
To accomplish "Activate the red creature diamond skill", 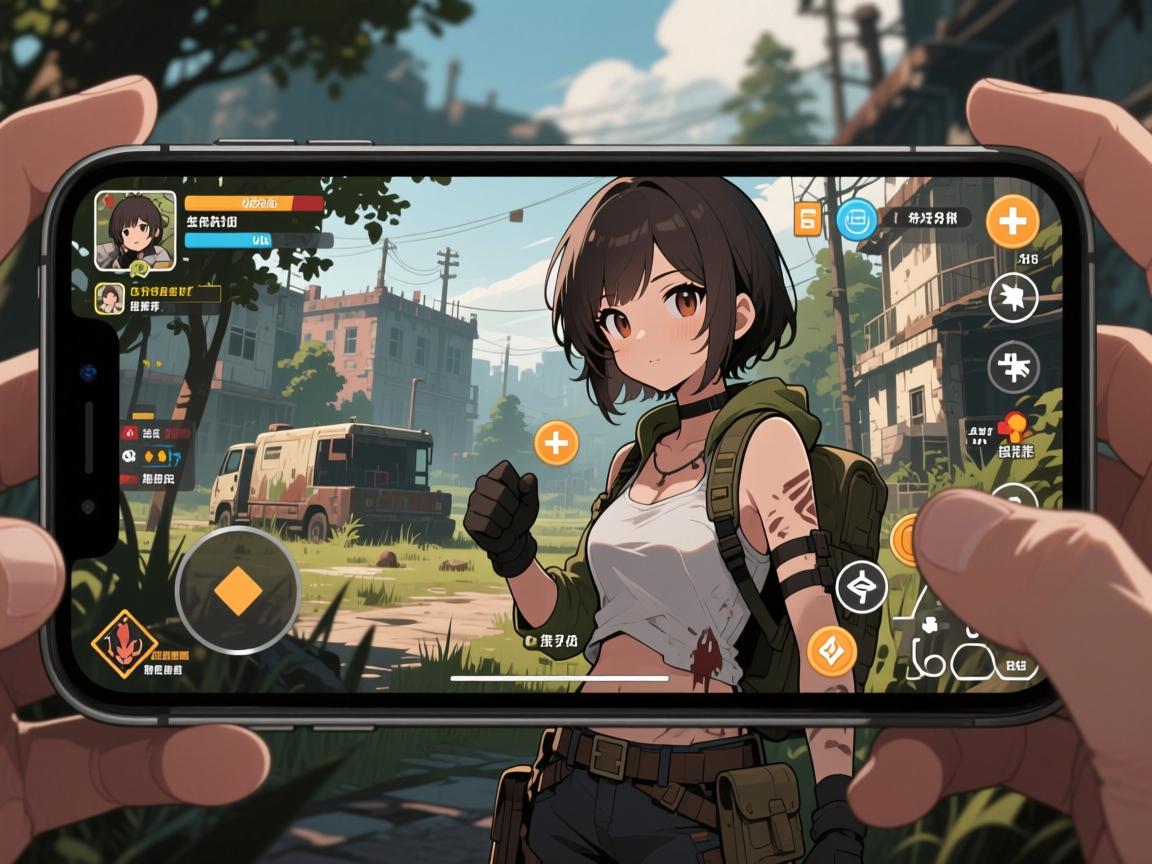I will pyautogui.click(x=124, y=644).
